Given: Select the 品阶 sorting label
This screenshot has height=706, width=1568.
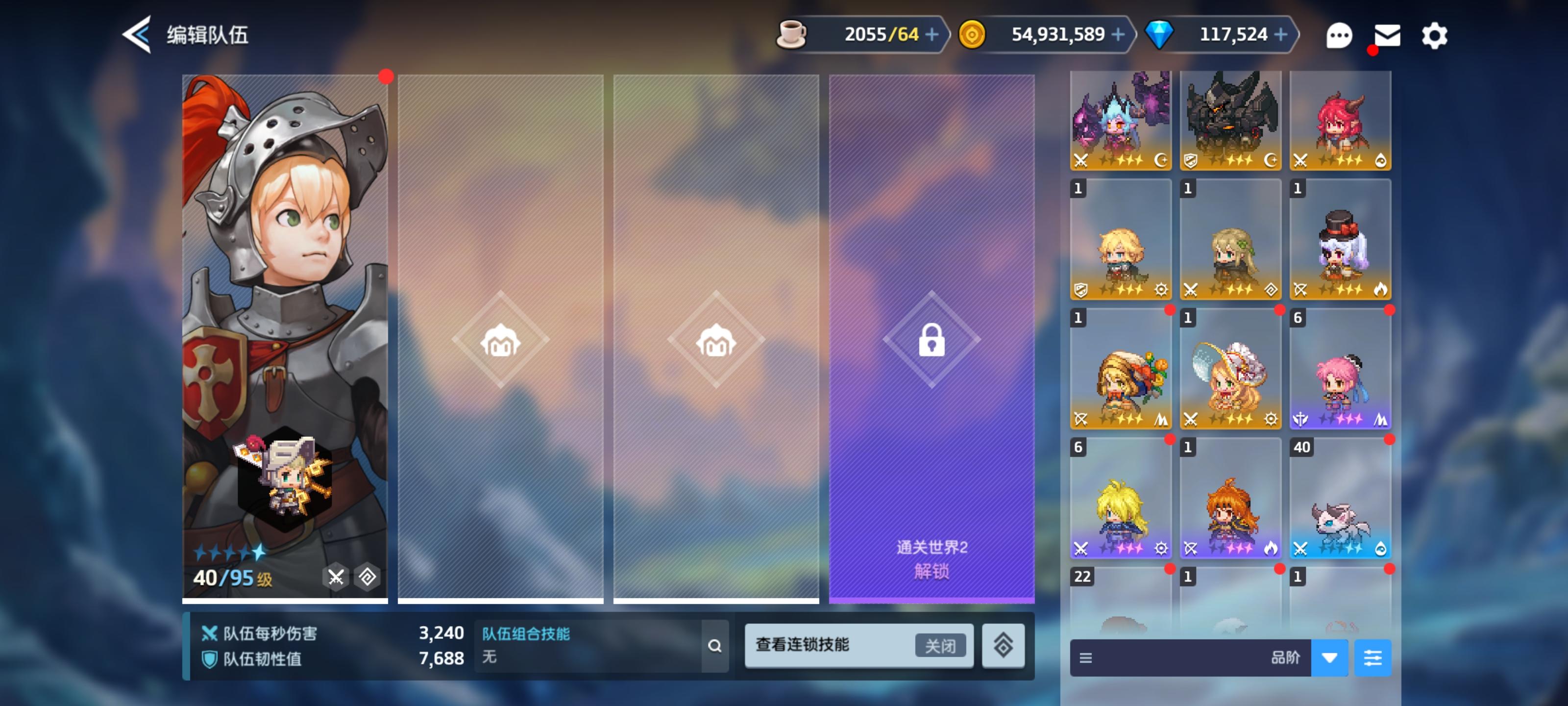Looking at the screenshot, I should click(x=1286, y=658).
